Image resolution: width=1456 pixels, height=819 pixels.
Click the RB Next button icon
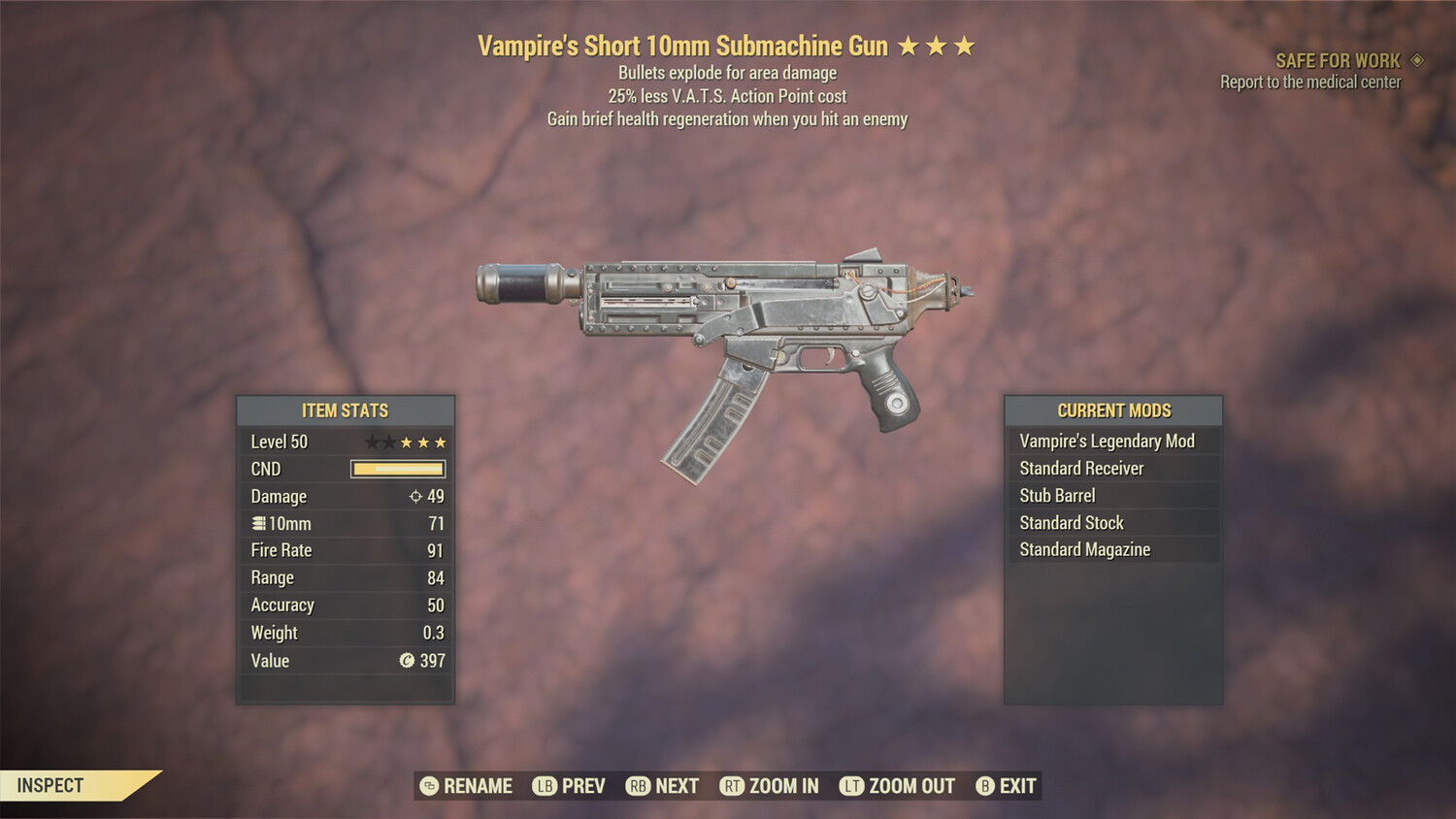point(640,786)
